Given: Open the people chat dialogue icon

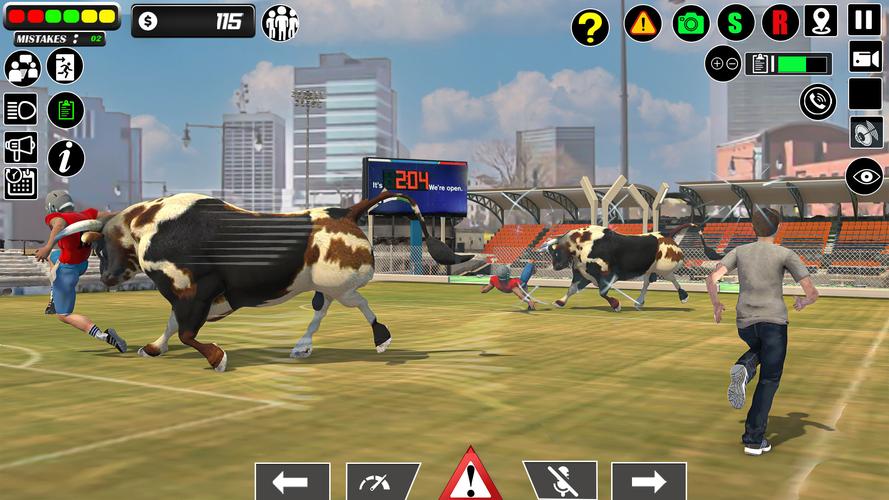Looking at the screenshot, I should (x=22, y=68).
